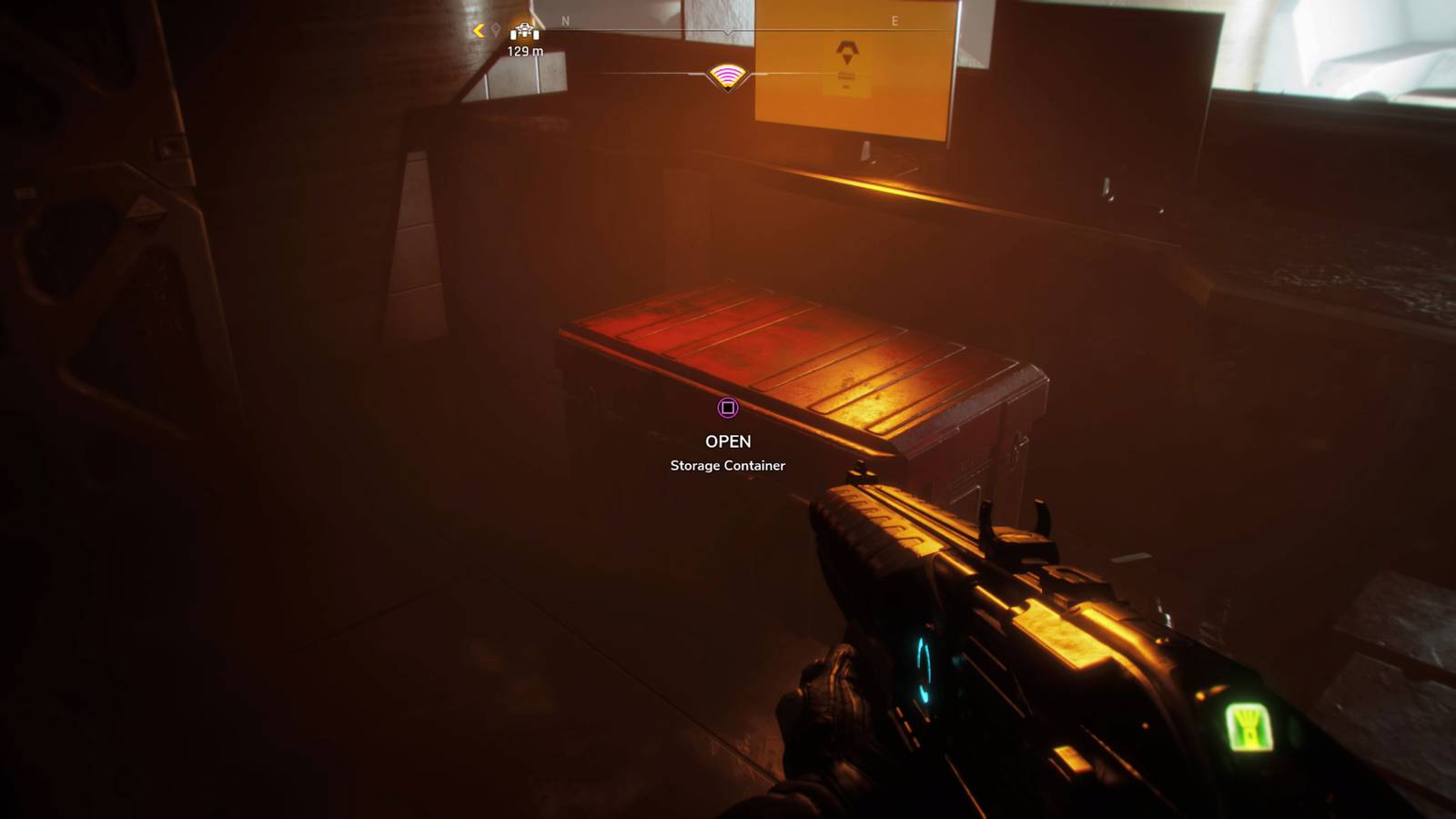The width and height of the screenshot is (1456, 819).
Task: Select the purple signal detection fan icon
Action: (726, 77)
